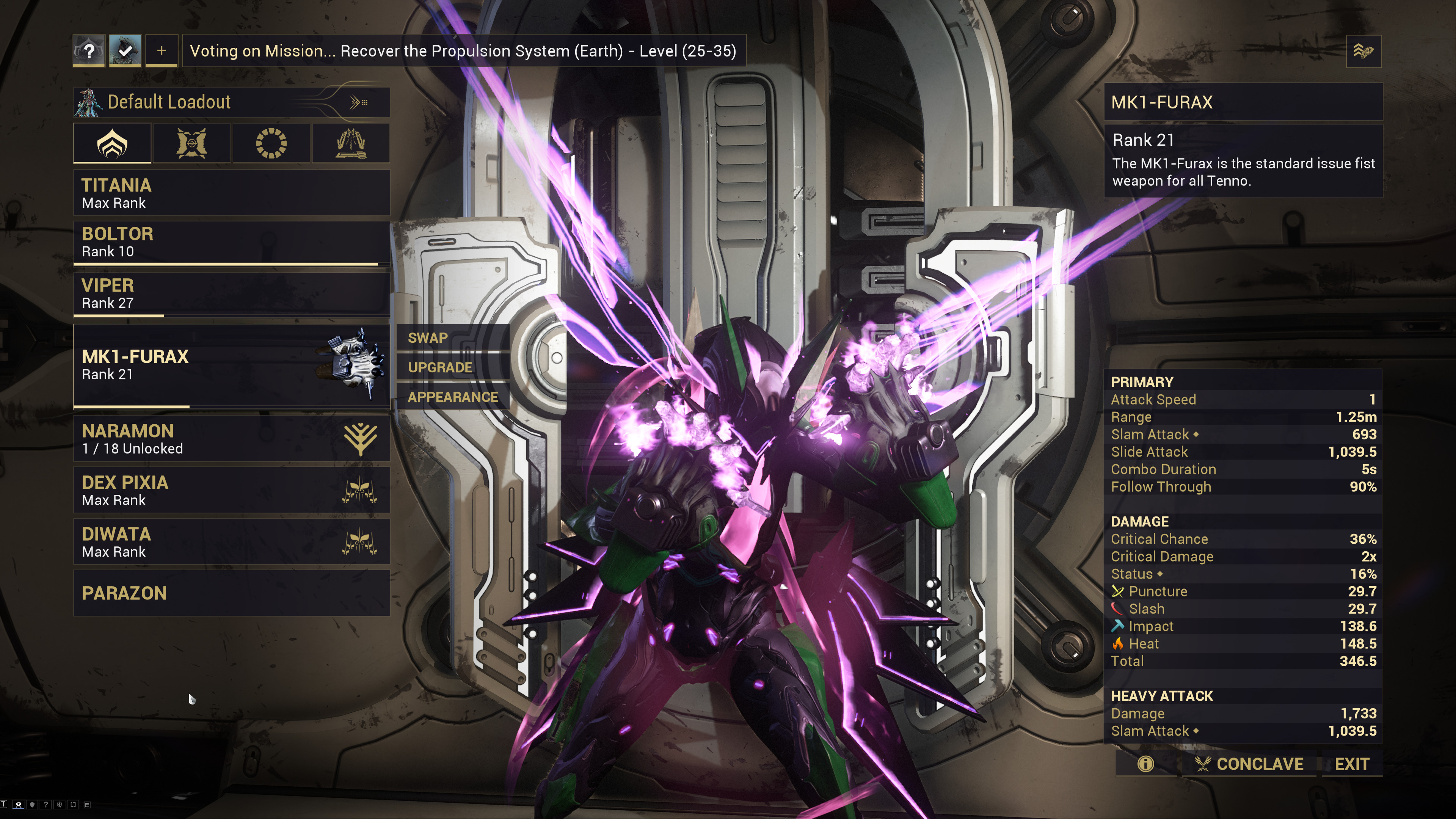Swap the equipped melee weapon
The width and height of the screenshot is (1456, 819).
pos(428,338)
